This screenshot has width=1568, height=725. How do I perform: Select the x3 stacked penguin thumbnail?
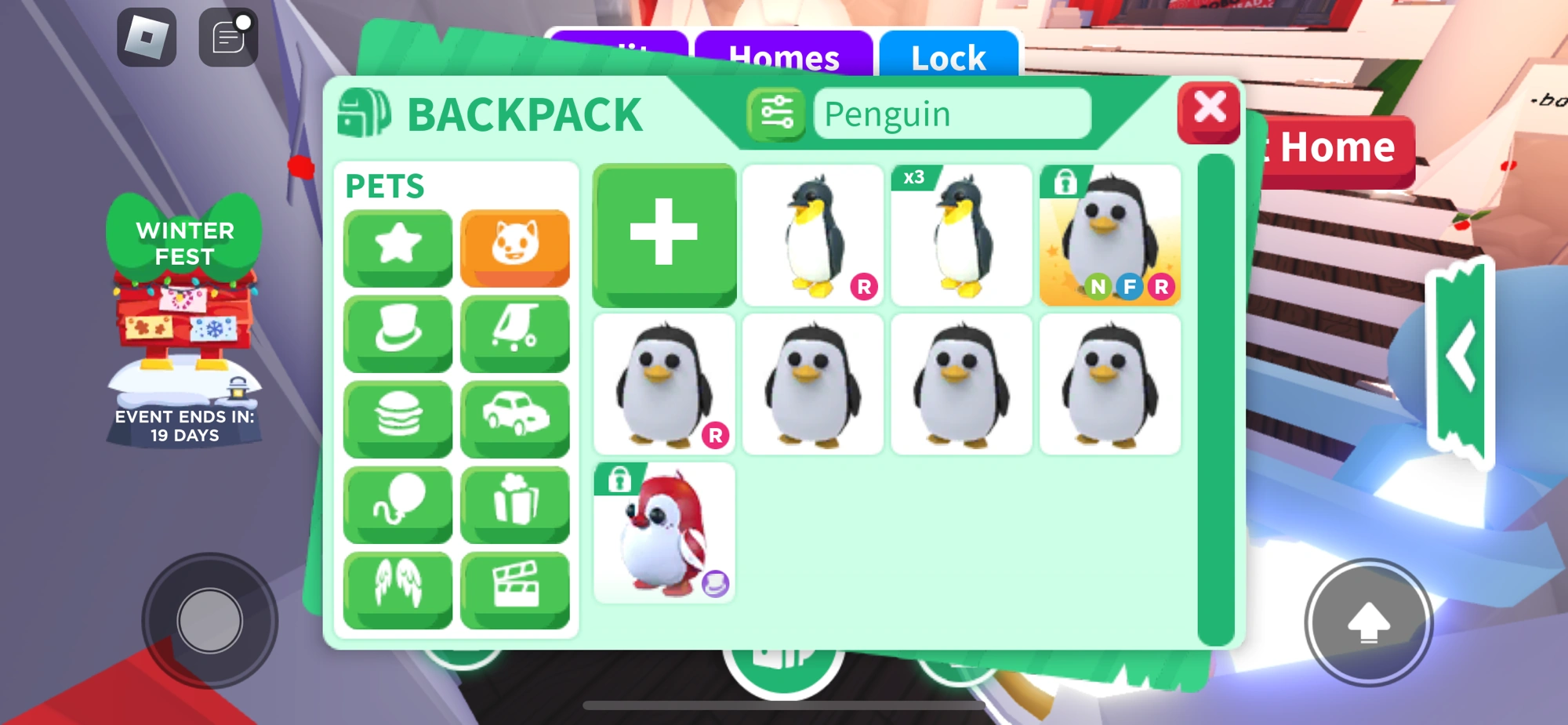point(962,234)
